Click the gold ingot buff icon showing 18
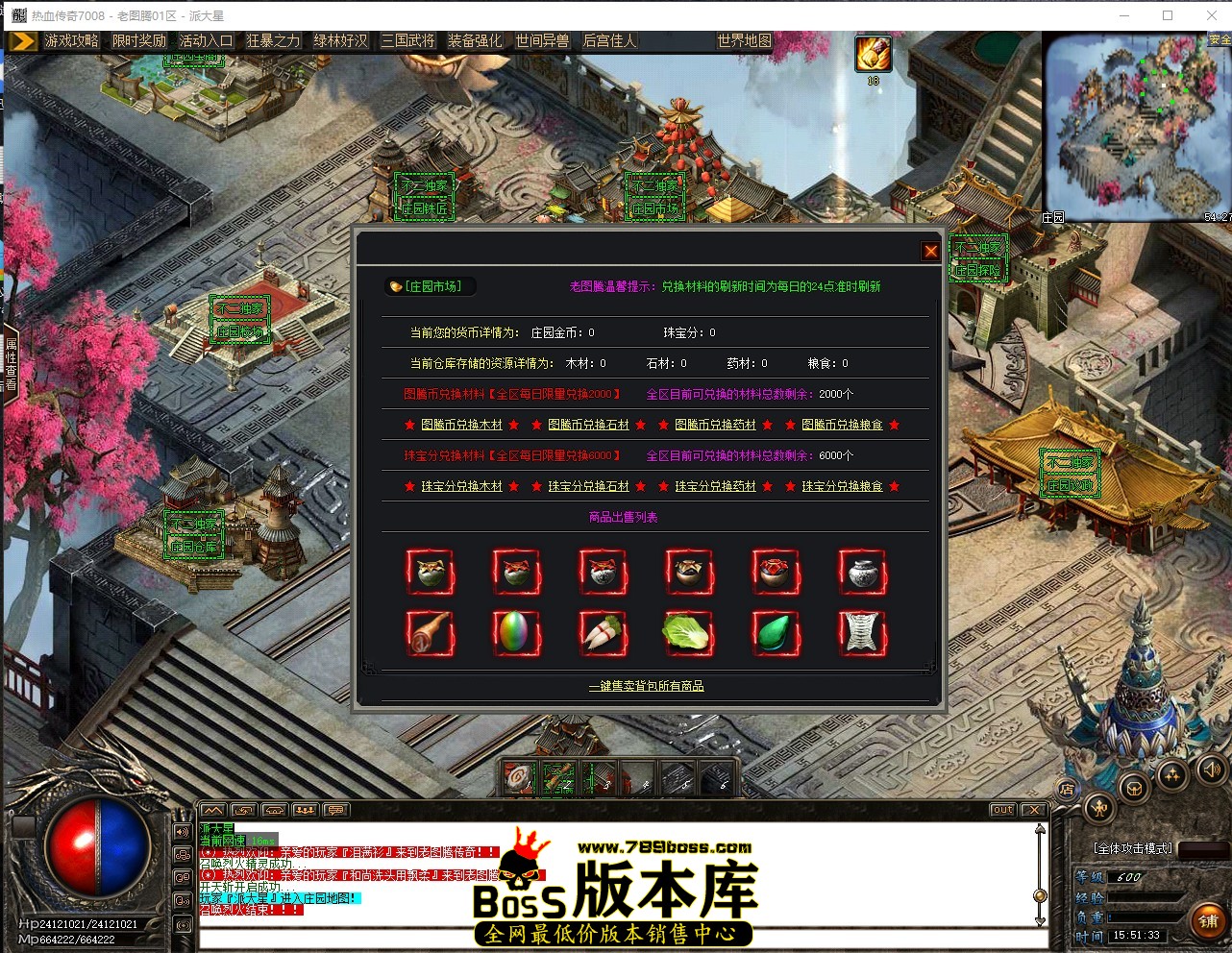 coord(873,55)
